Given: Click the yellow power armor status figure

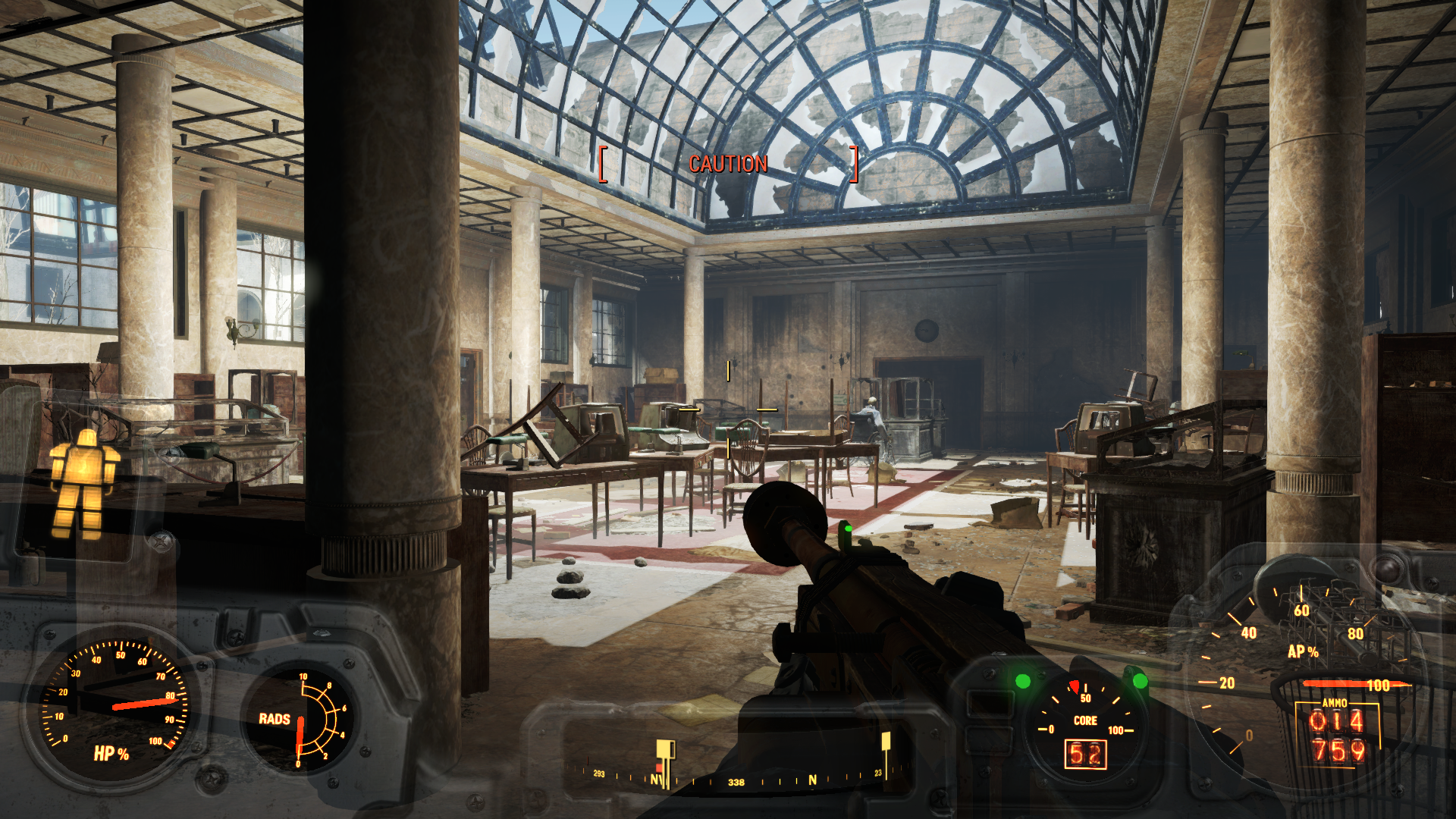Looking at the screenshot, I should 83,484.
